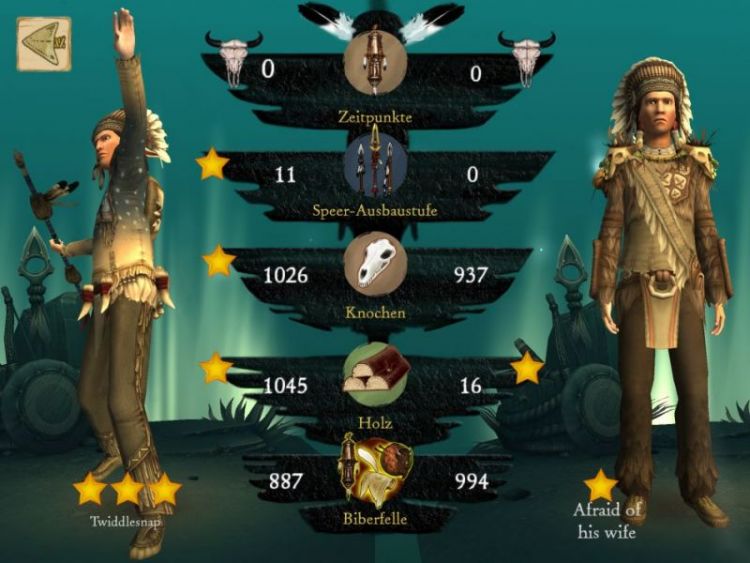This screenshot has width=750, height=563.
Task: Select the Speer-Ausbaustufe spears icon
Action: click(x=375, y=163)
